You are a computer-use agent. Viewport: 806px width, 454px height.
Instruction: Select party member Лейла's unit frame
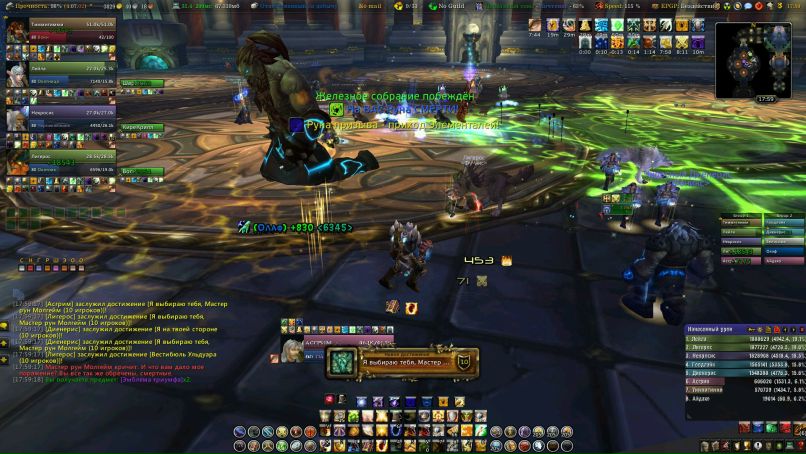pos(59,75)
